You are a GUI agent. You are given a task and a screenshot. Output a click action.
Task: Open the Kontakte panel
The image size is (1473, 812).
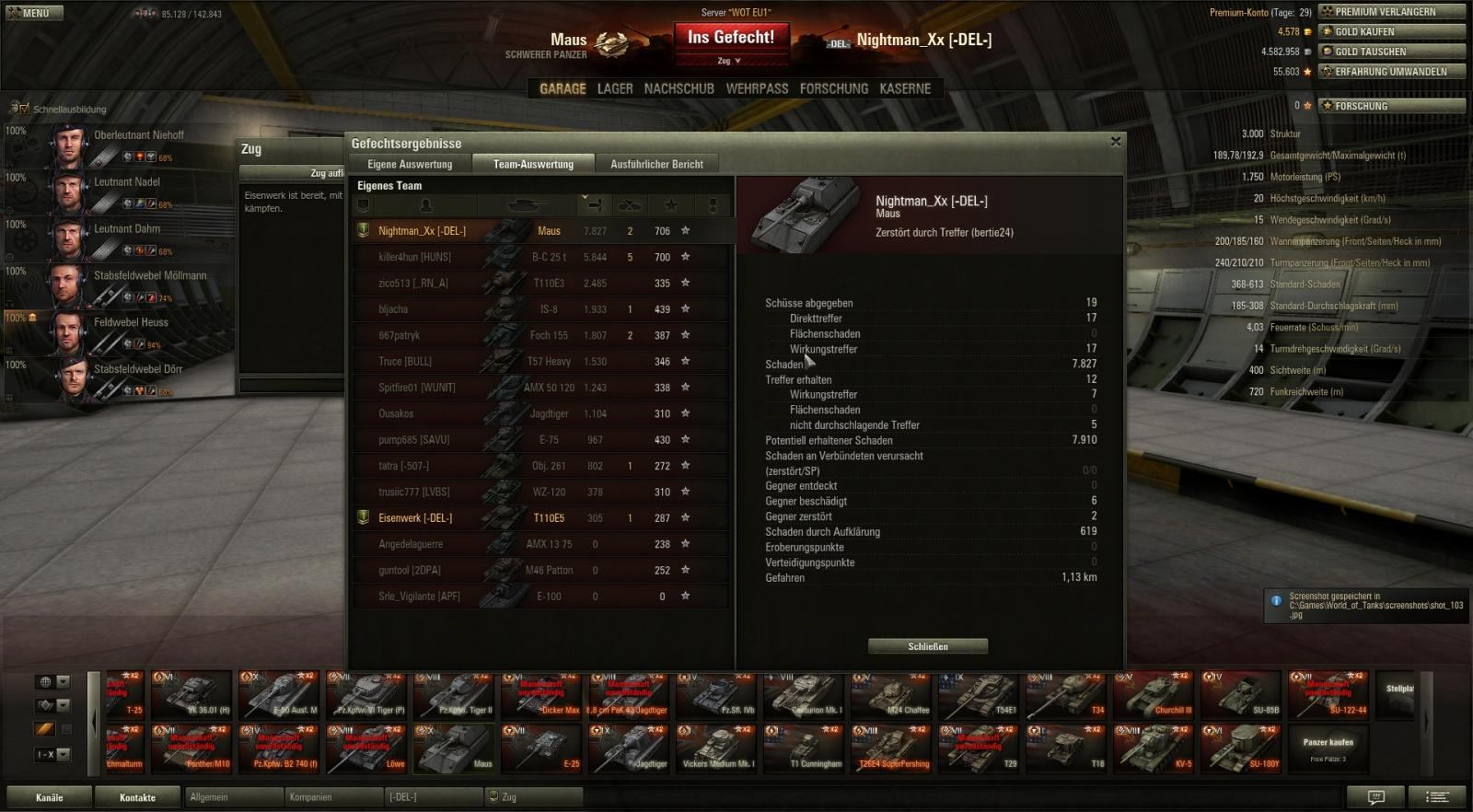[x=137, y=797]
